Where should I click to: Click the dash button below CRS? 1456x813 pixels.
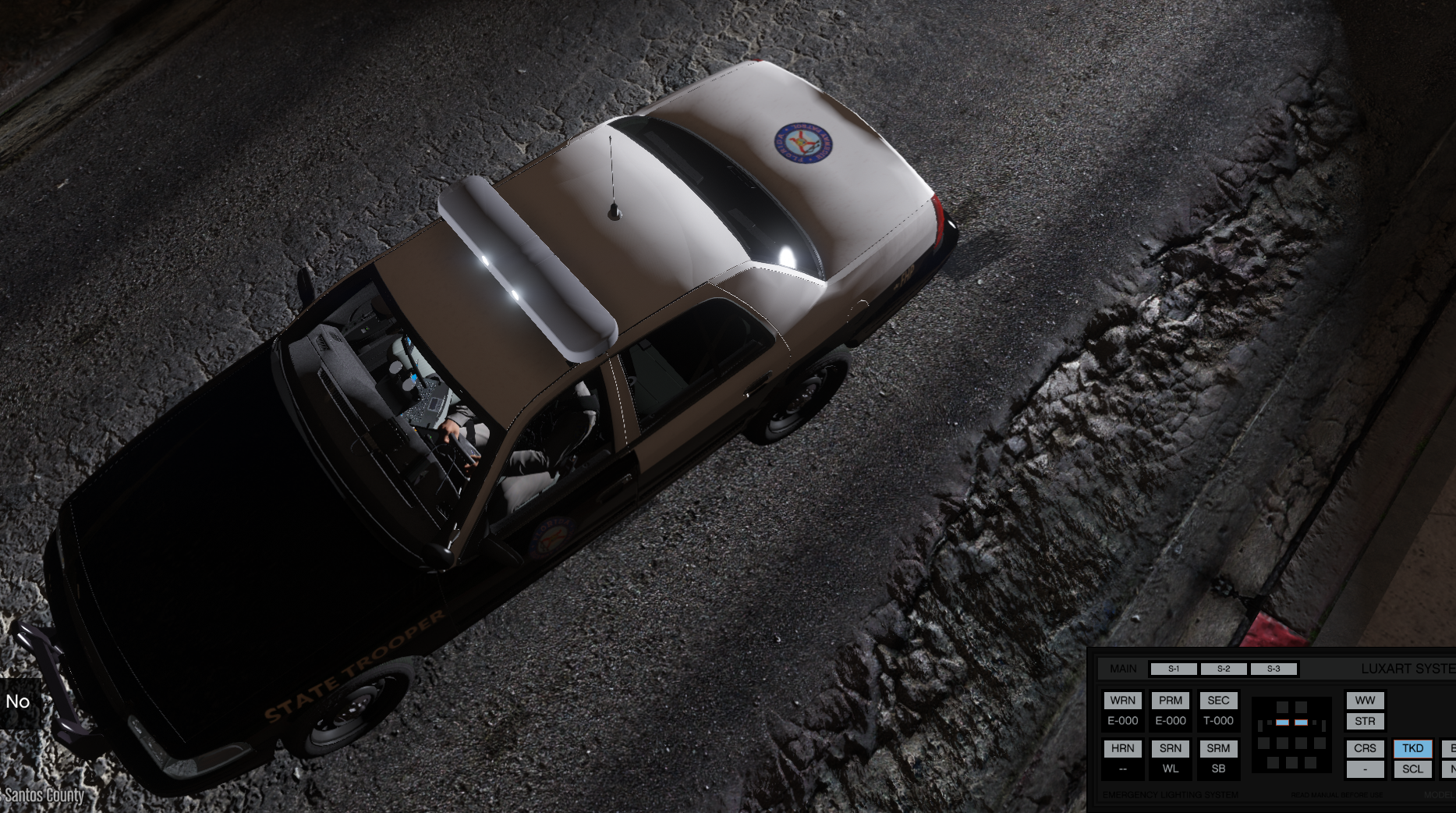click(1365, 769)
